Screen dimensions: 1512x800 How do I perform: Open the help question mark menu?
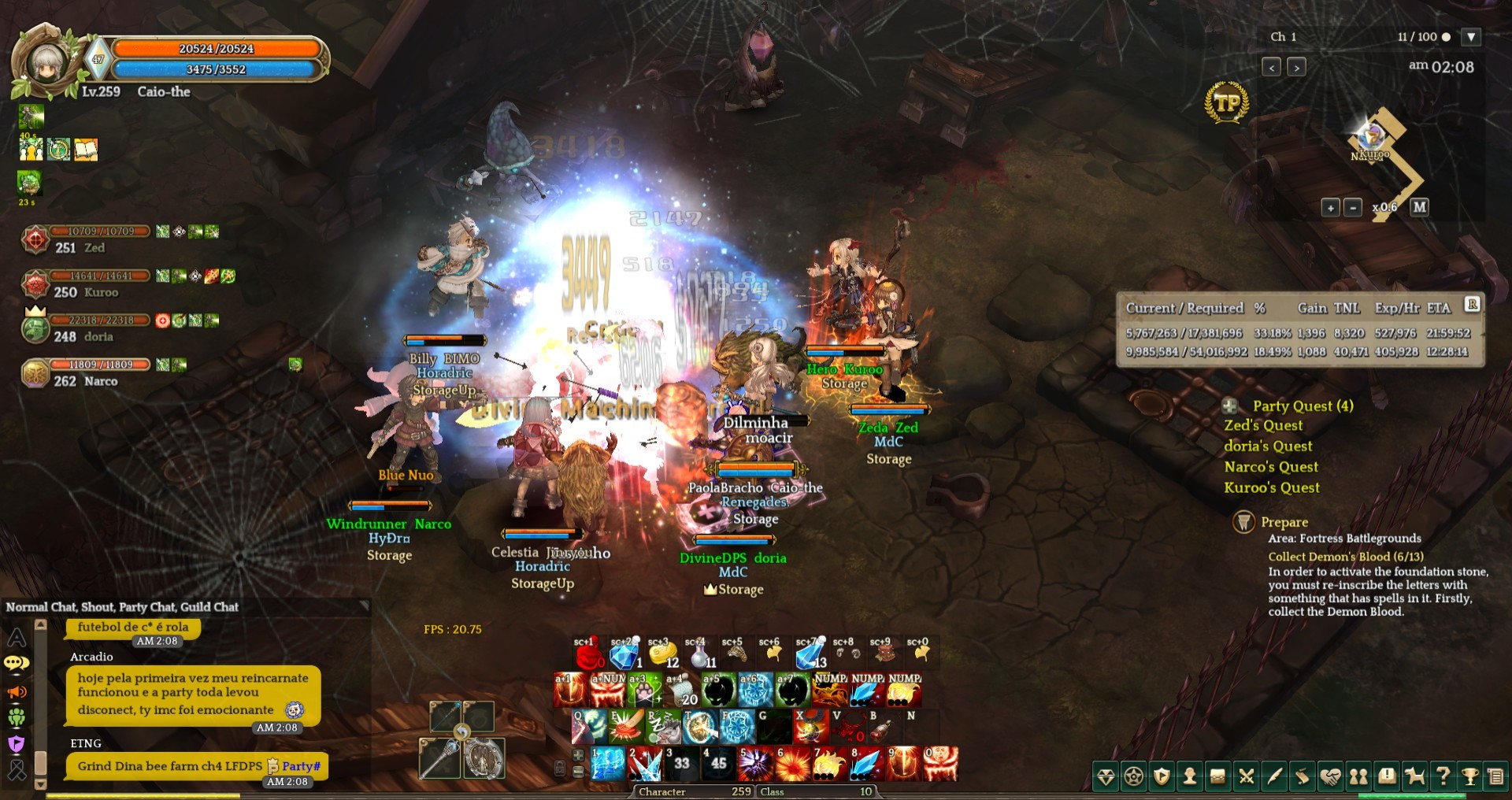click(x=1443, y=777)
